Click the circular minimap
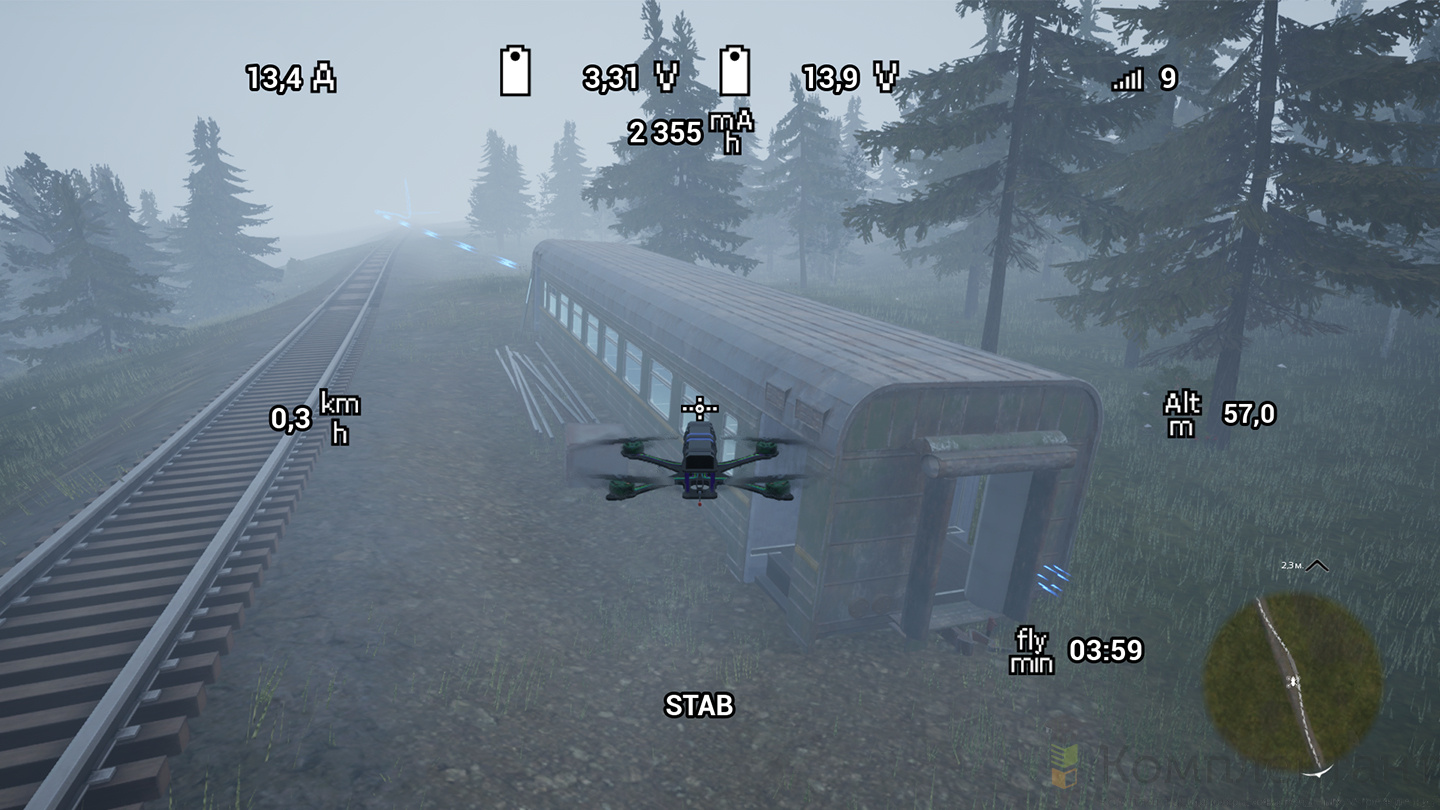The image size is (1440, 810). [x=1292, y=680]
